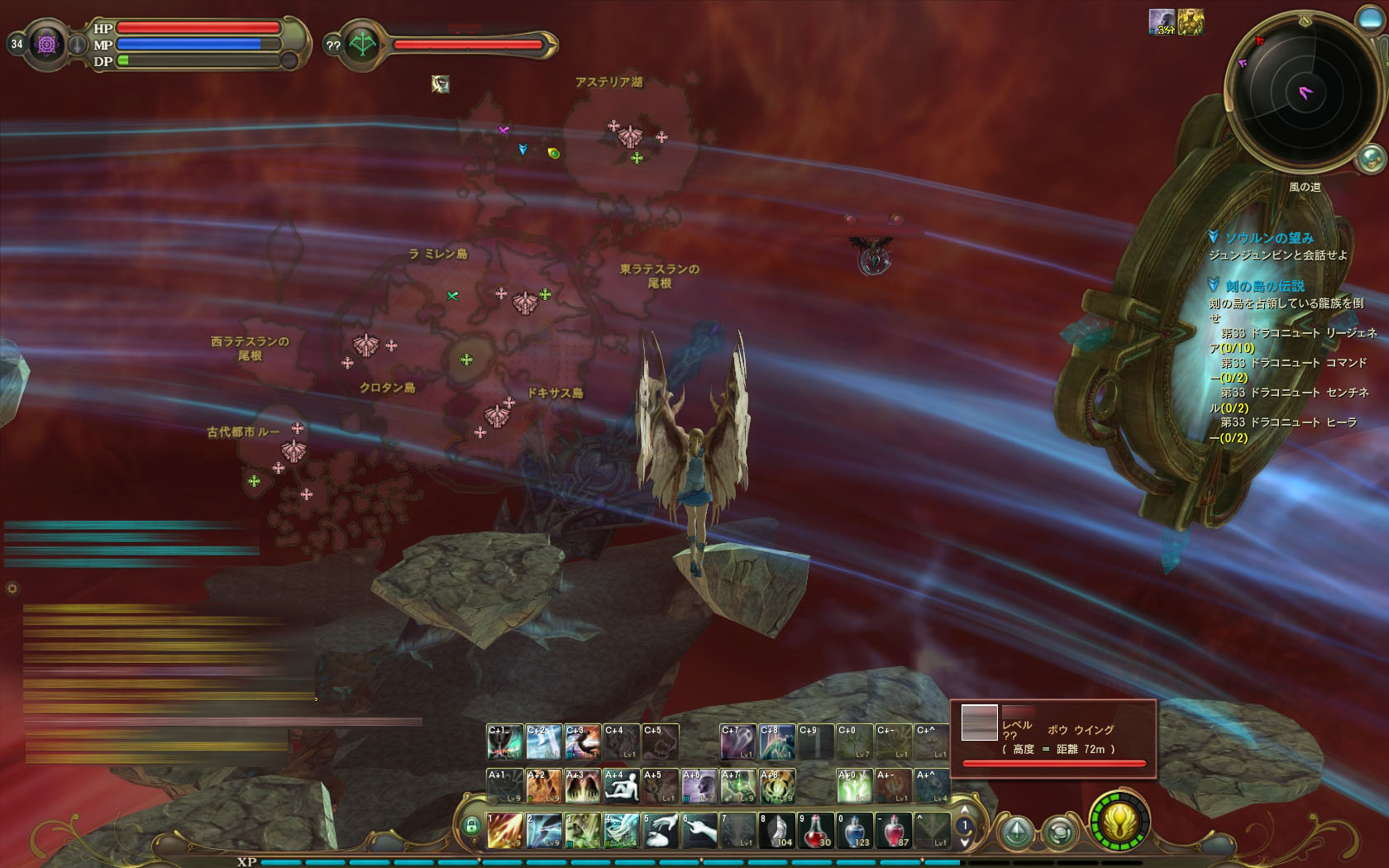Activate the C+1 skill slot
Viewport: 1389px width, 868px height.
coord(504,742)
